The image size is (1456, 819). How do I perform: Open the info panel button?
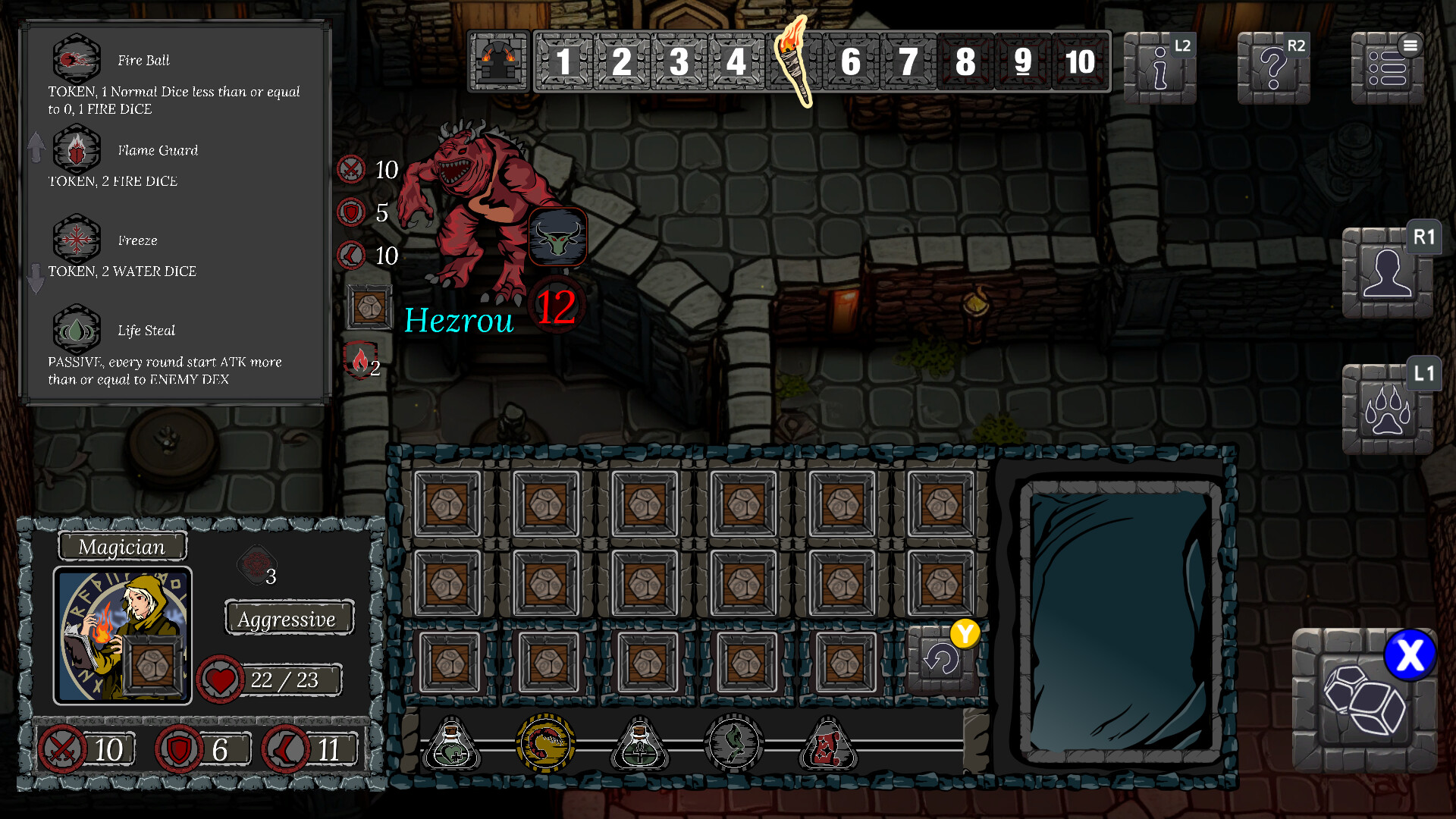click(1159, 67)
